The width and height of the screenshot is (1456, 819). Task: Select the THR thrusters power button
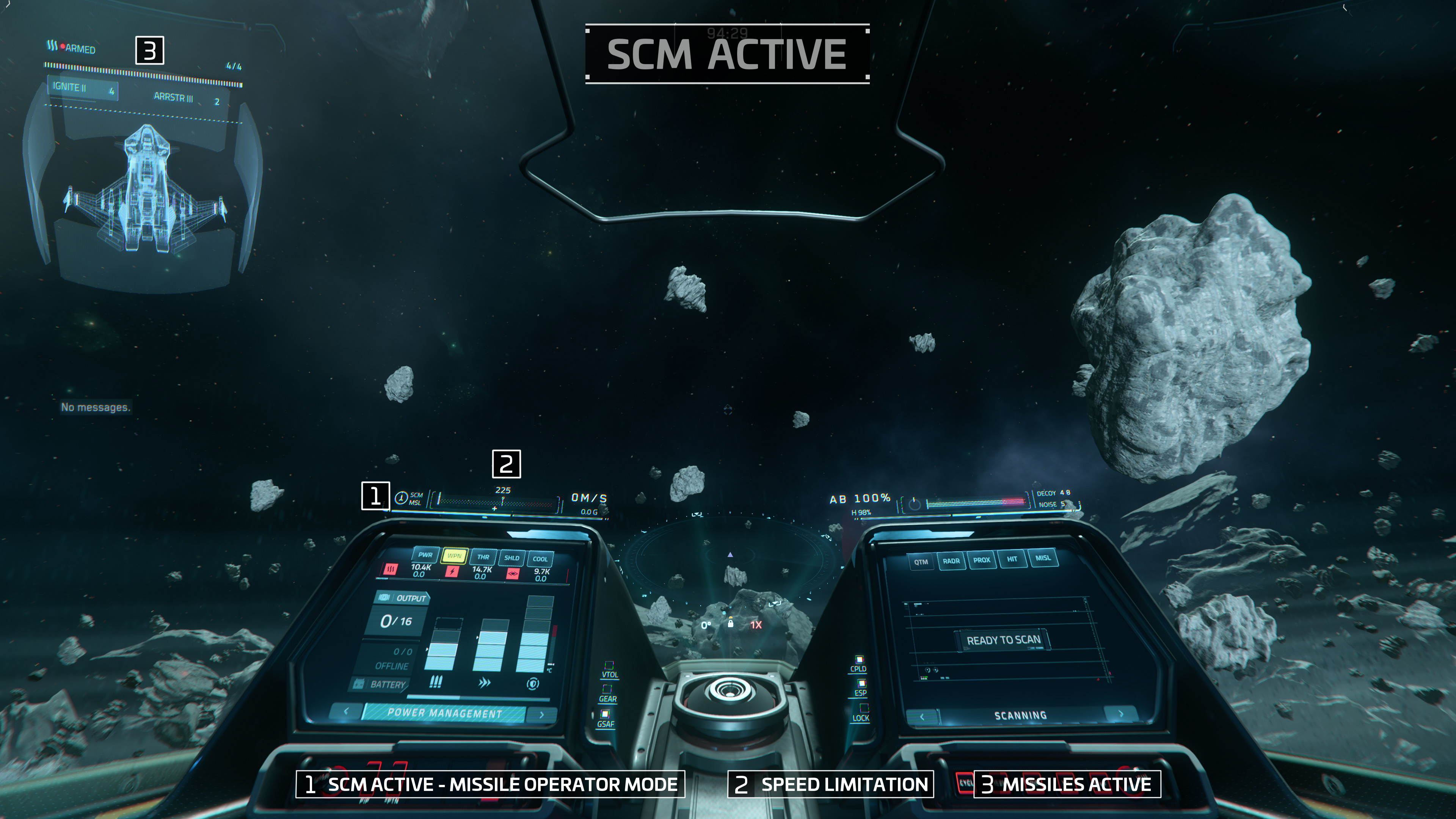click(483, 557)
